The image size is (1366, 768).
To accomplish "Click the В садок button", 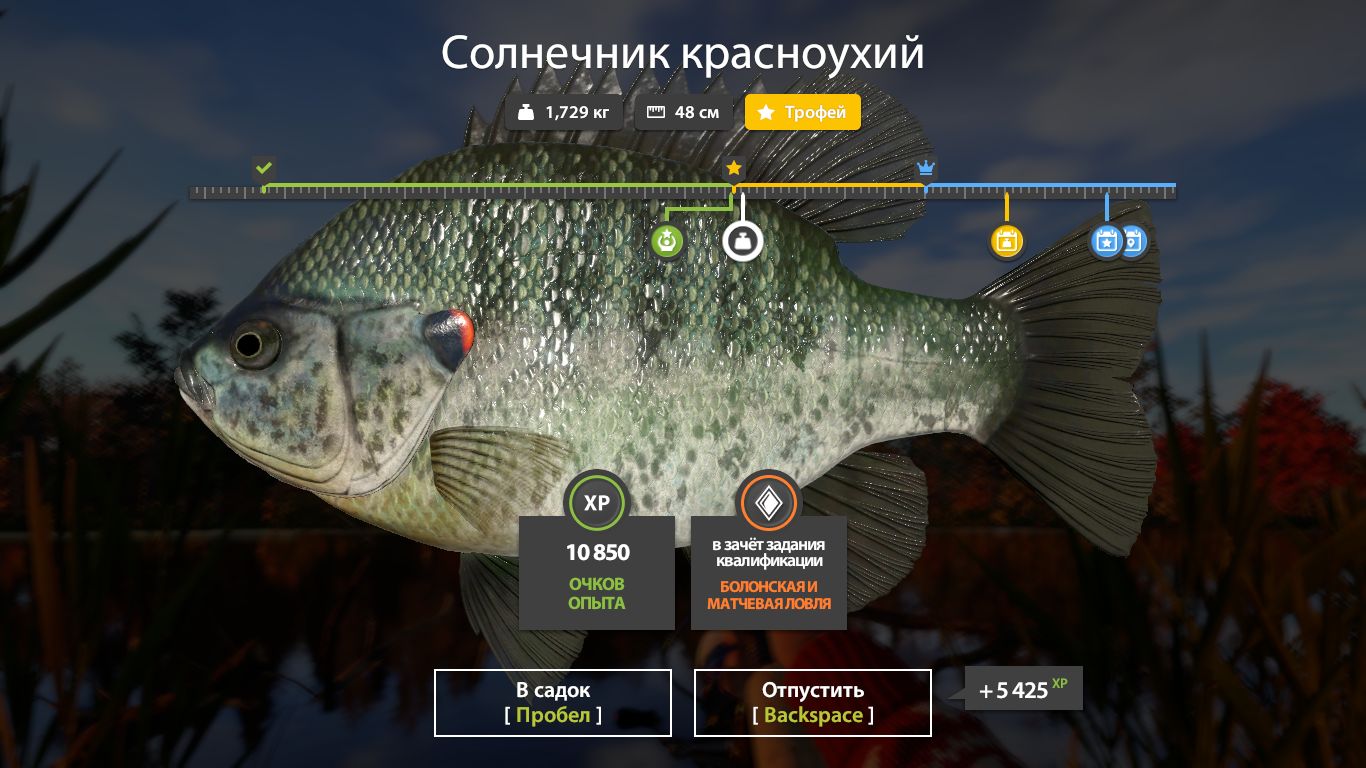I will point(552,702).
